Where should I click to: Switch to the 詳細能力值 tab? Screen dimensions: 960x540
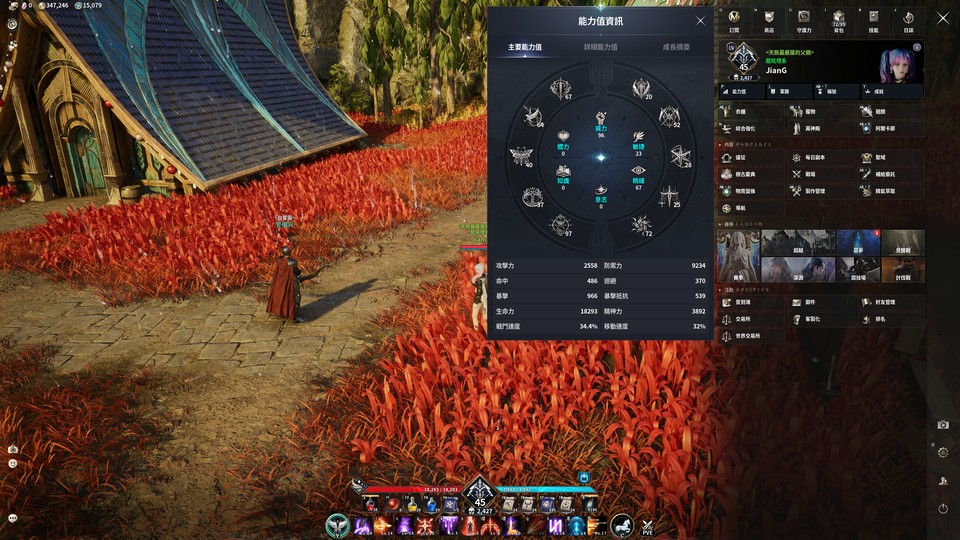click(x=601, y=47)
